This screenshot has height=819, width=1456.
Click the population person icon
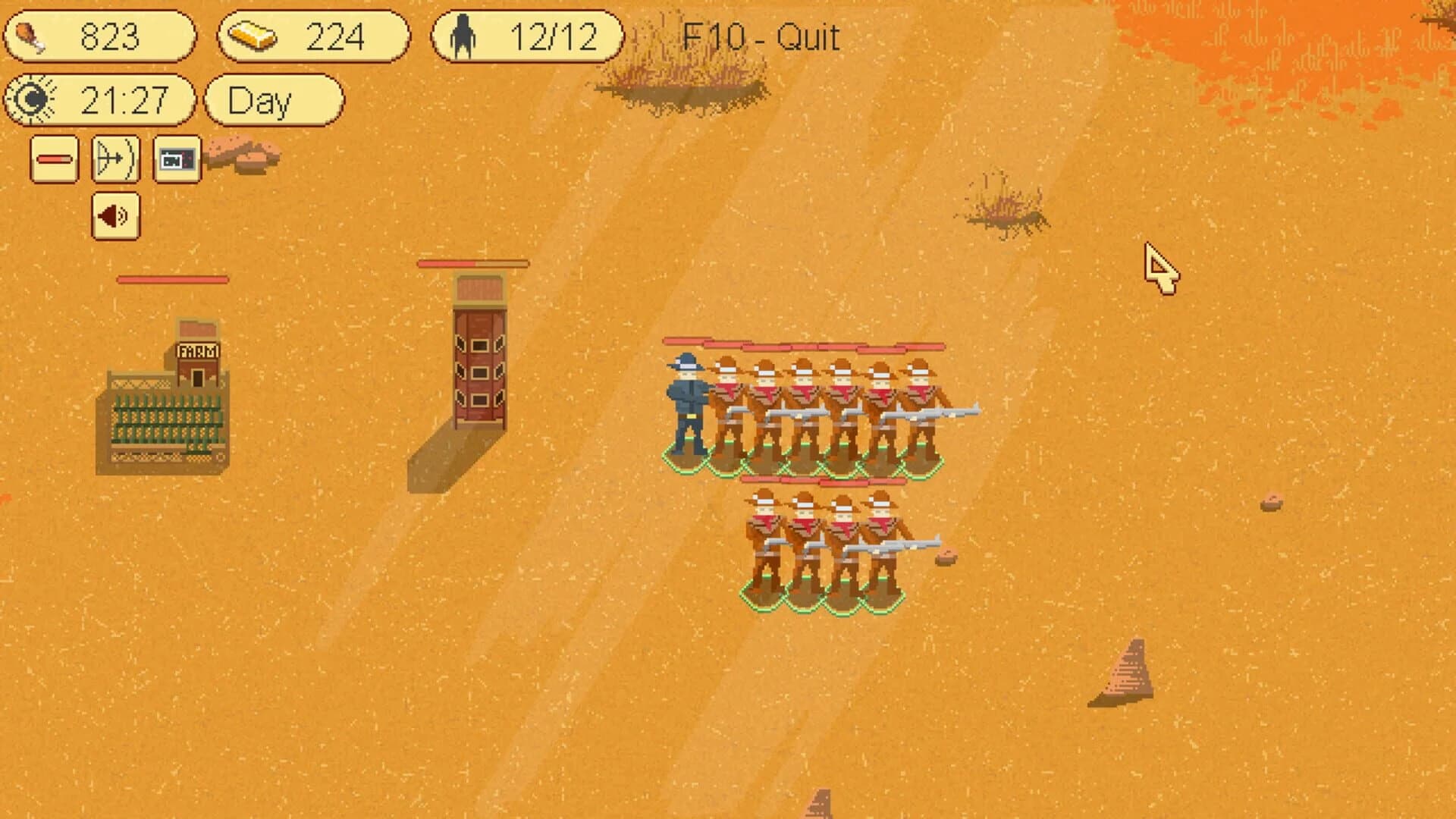pyautogui.click(x=464, y=34)
